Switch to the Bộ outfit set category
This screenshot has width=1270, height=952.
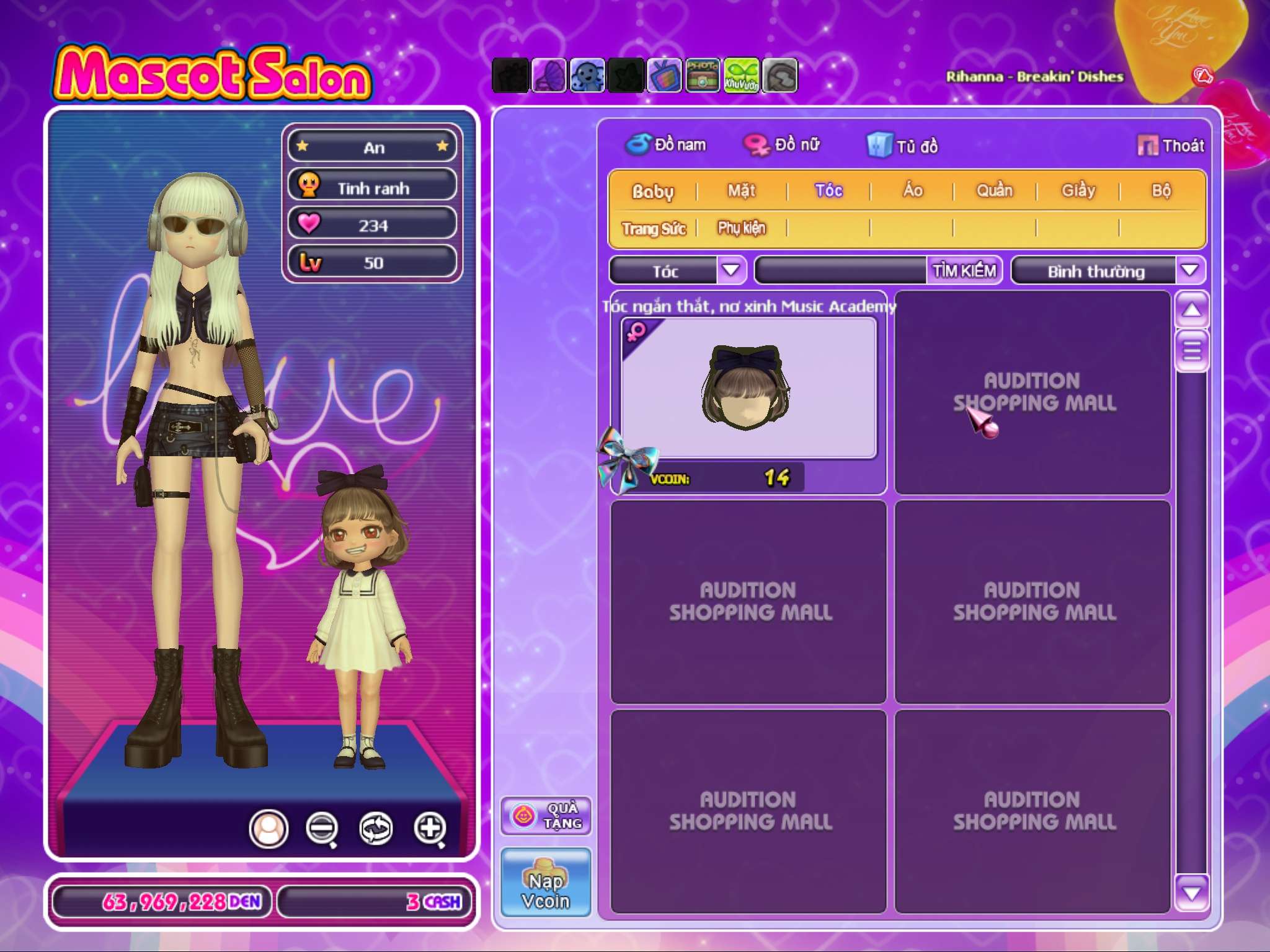pos(1161,191)
